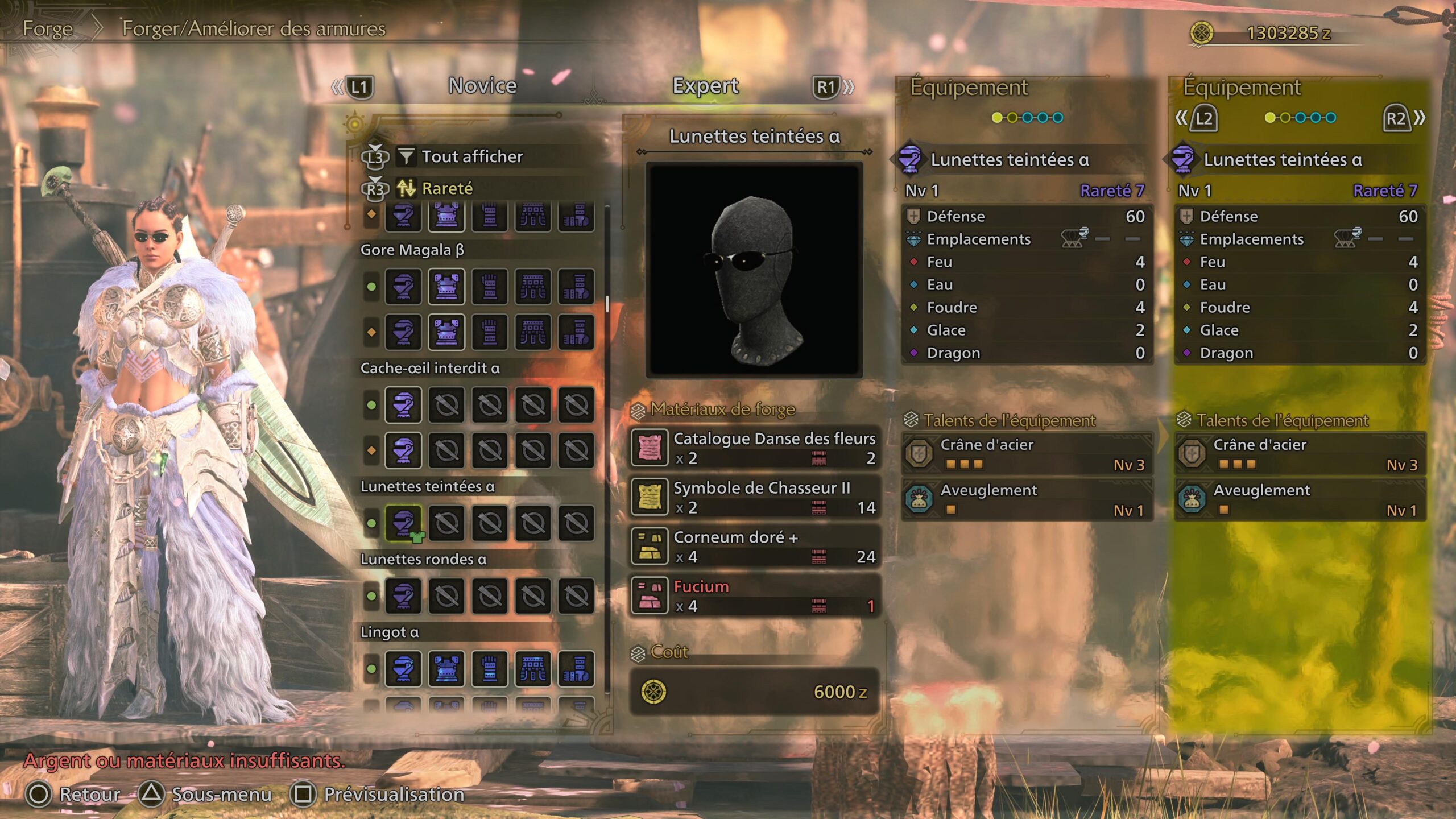
Task: Click the Corneum doré + material row
Action: pyautogui.click(x=755, y=547)
